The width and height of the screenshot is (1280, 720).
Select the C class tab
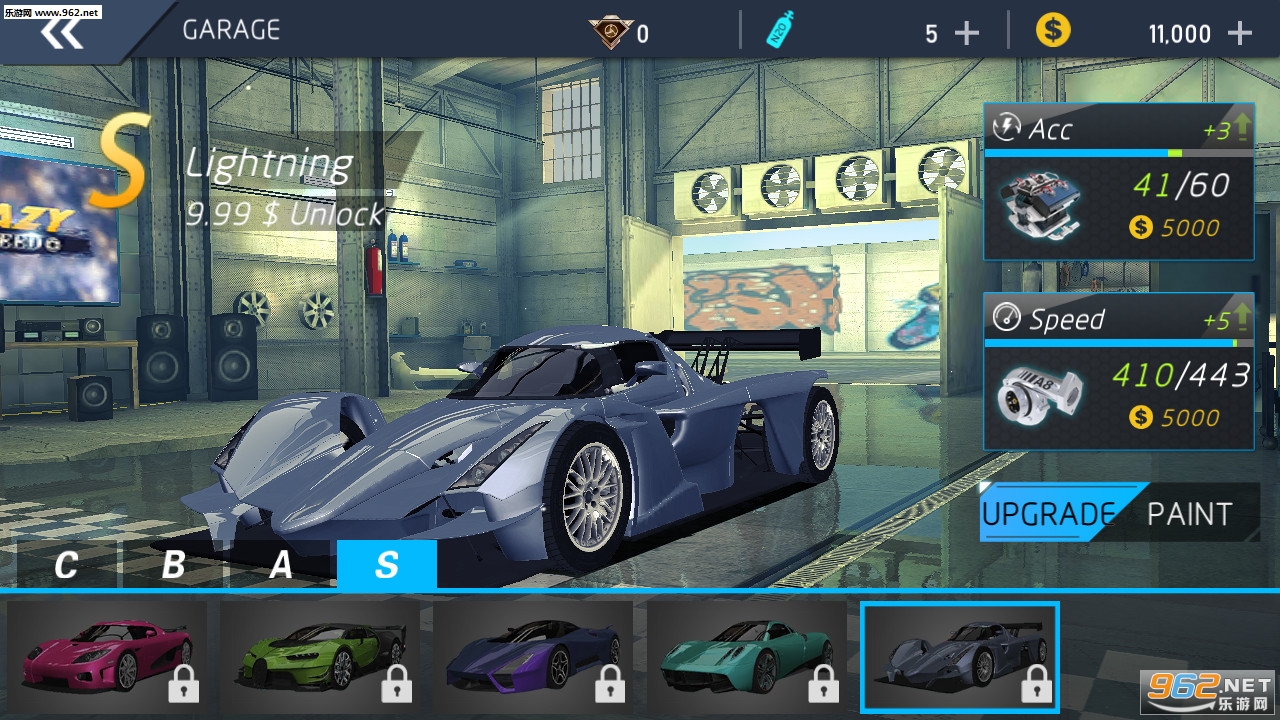(66, 565)
